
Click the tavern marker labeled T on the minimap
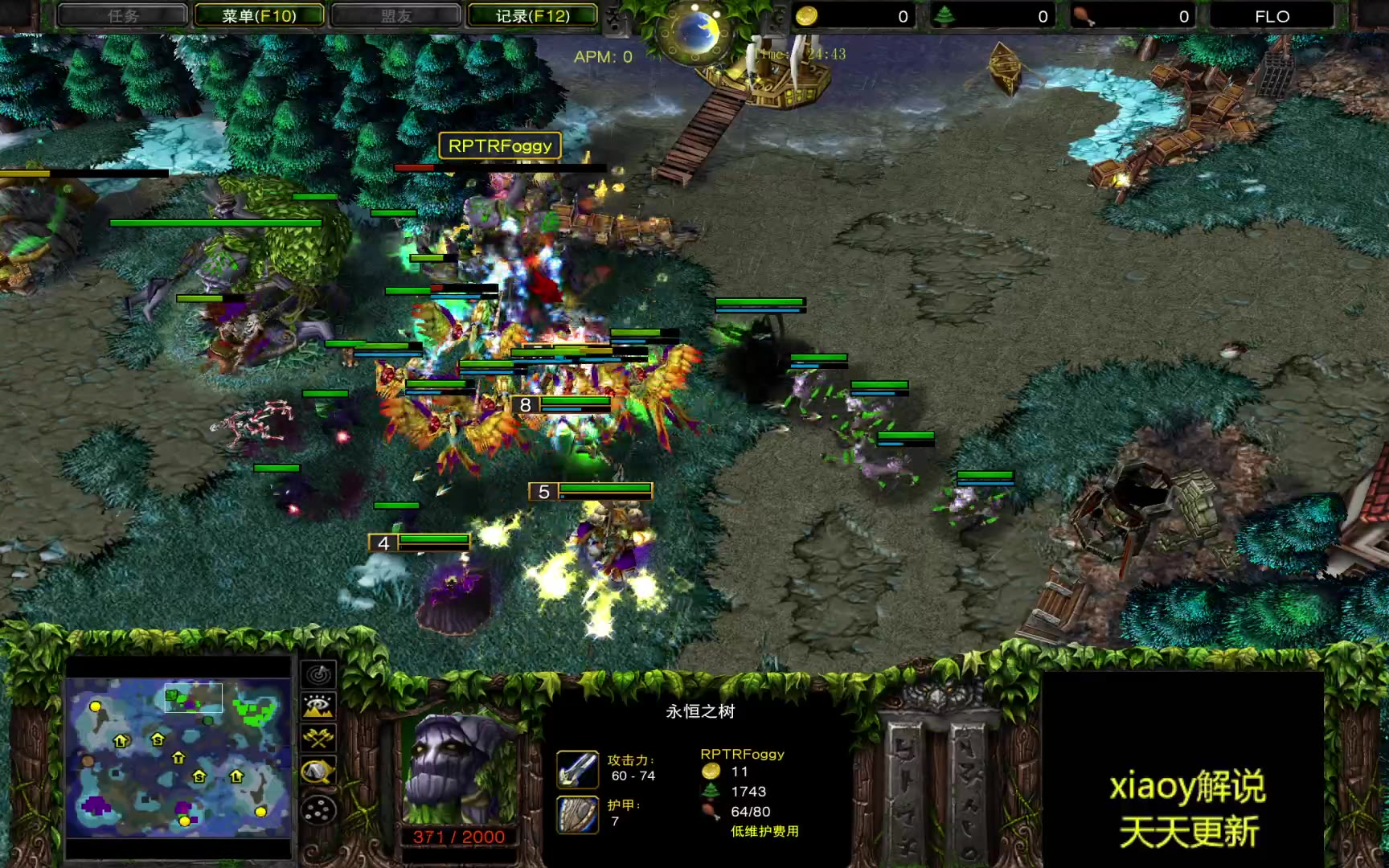pyautogui.click(x=178, y=757)
